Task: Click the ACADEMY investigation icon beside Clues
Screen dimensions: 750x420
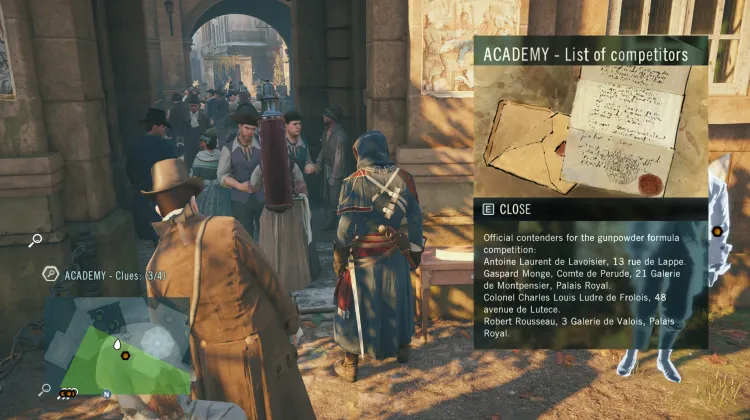Action: (49, 274)
